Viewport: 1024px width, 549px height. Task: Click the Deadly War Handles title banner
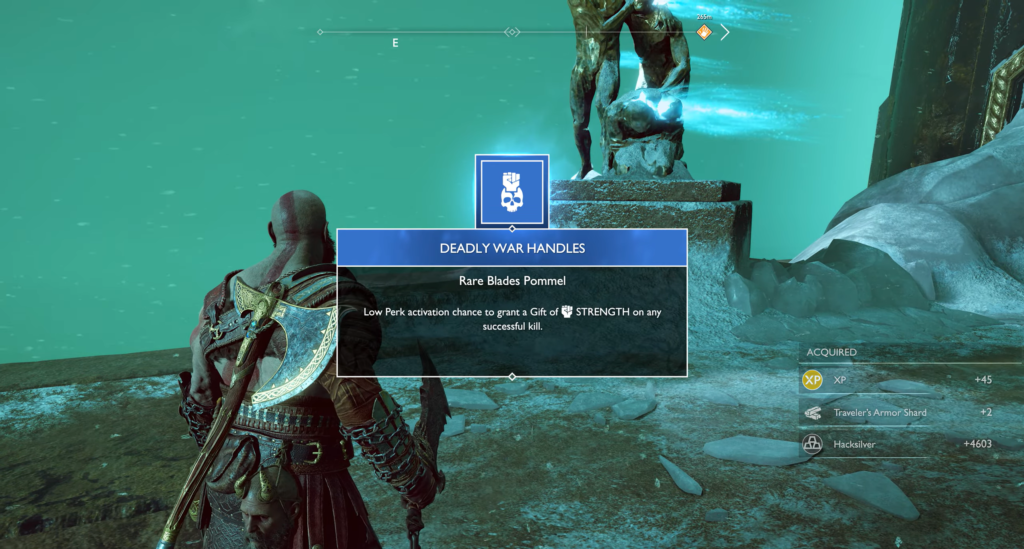click(x=512, y=247)
